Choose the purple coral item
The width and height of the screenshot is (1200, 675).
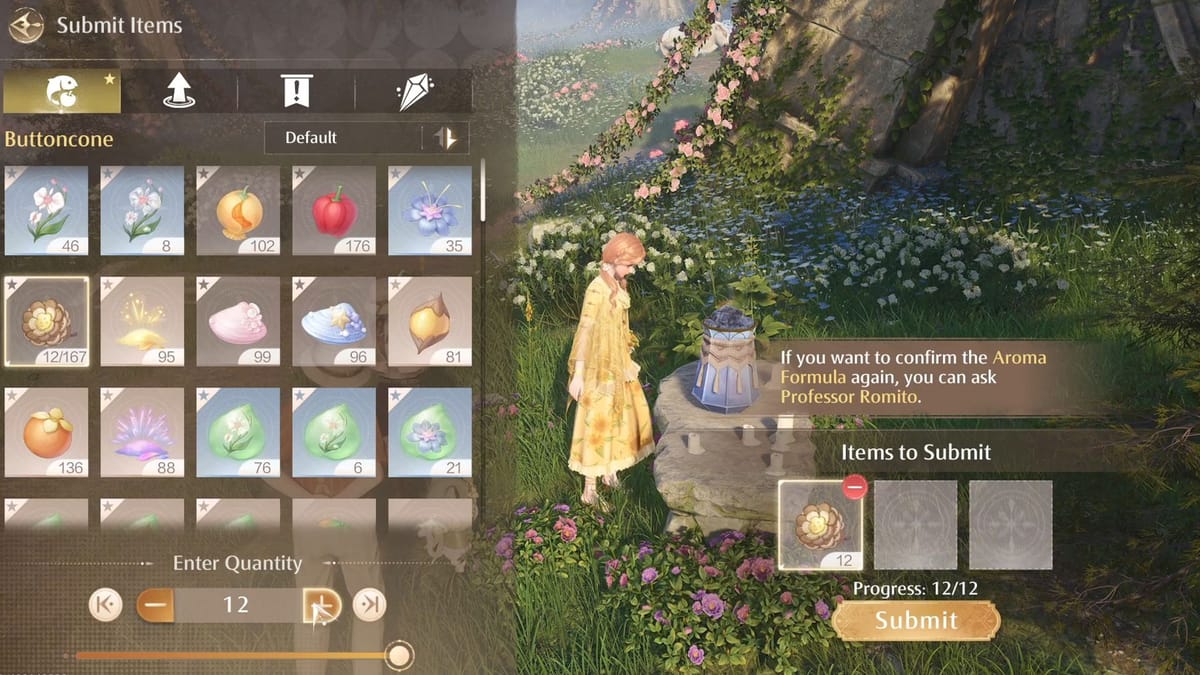pos(142,432)
